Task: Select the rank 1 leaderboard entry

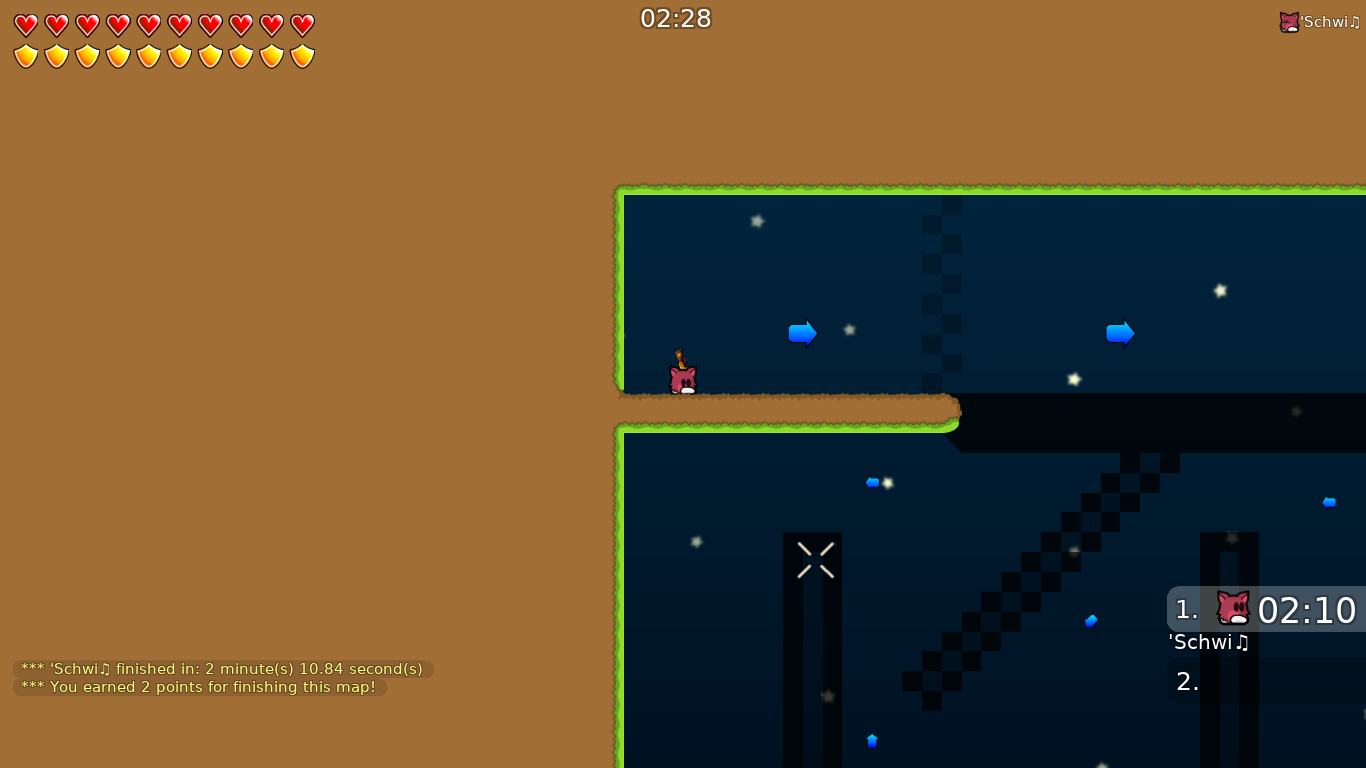Action: [1185, 610]
